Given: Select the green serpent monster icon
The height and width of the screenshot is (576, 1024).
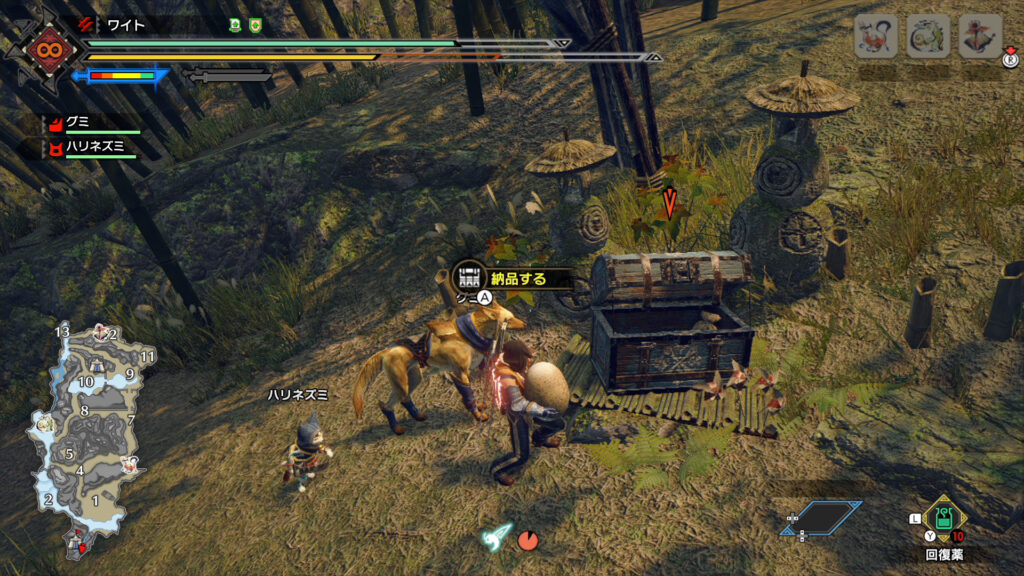Looking at the screenshot, I should tap(927, 37).
